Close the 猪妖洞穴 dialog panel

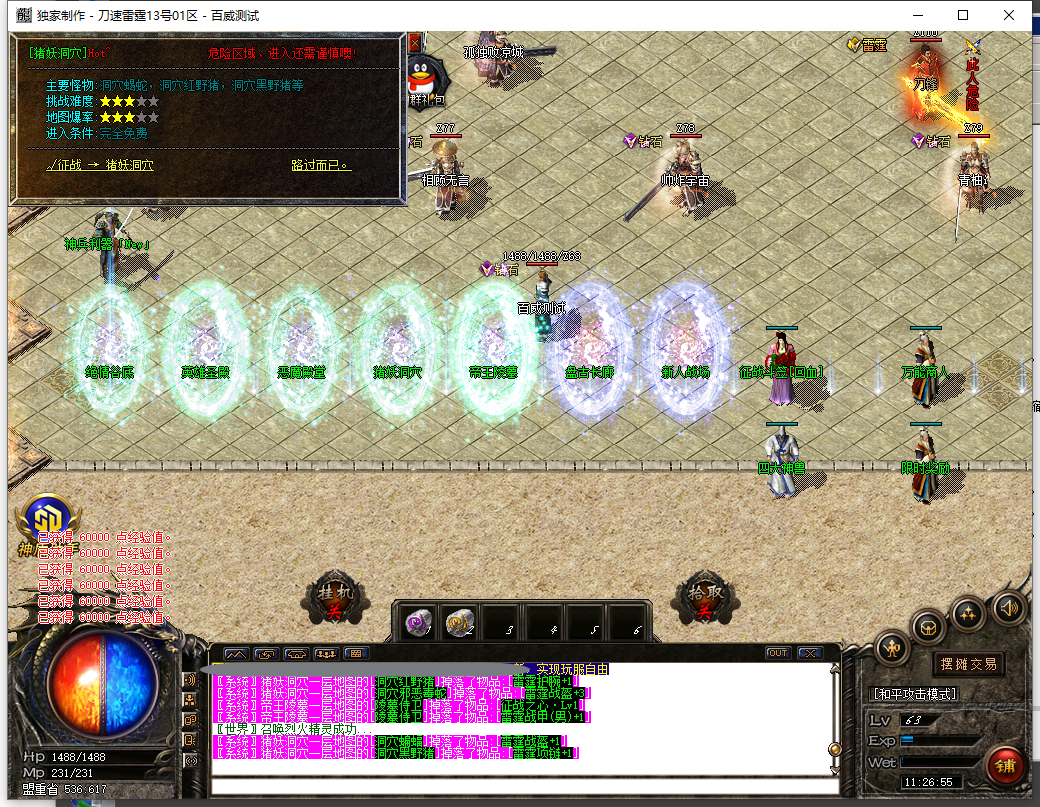pos(415,43)
